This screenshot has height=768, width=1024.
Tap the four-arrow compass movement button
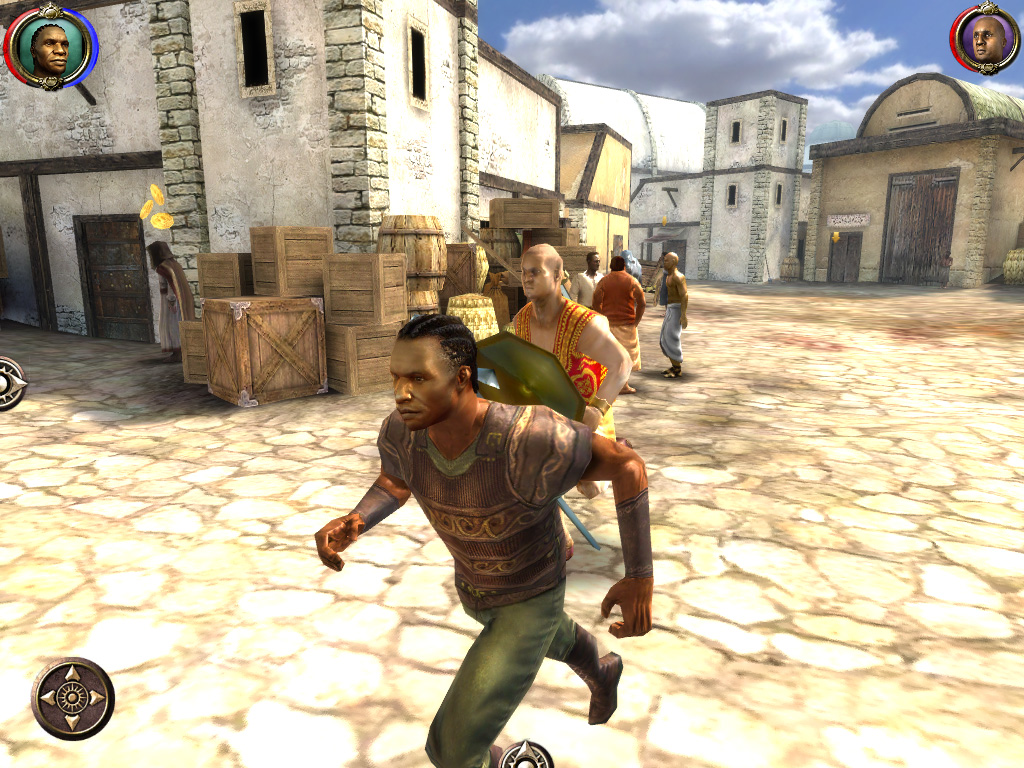[73, 698]
